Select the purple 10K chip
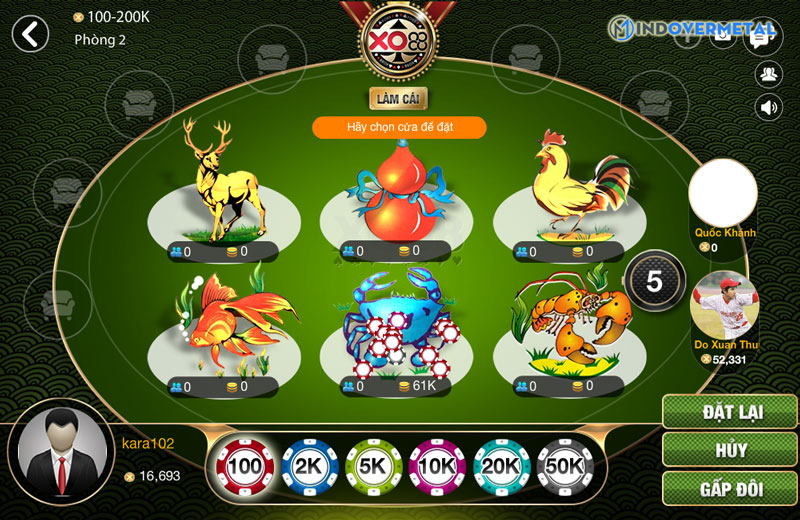This screenshot has height=520, width=800. pos(437,466)
